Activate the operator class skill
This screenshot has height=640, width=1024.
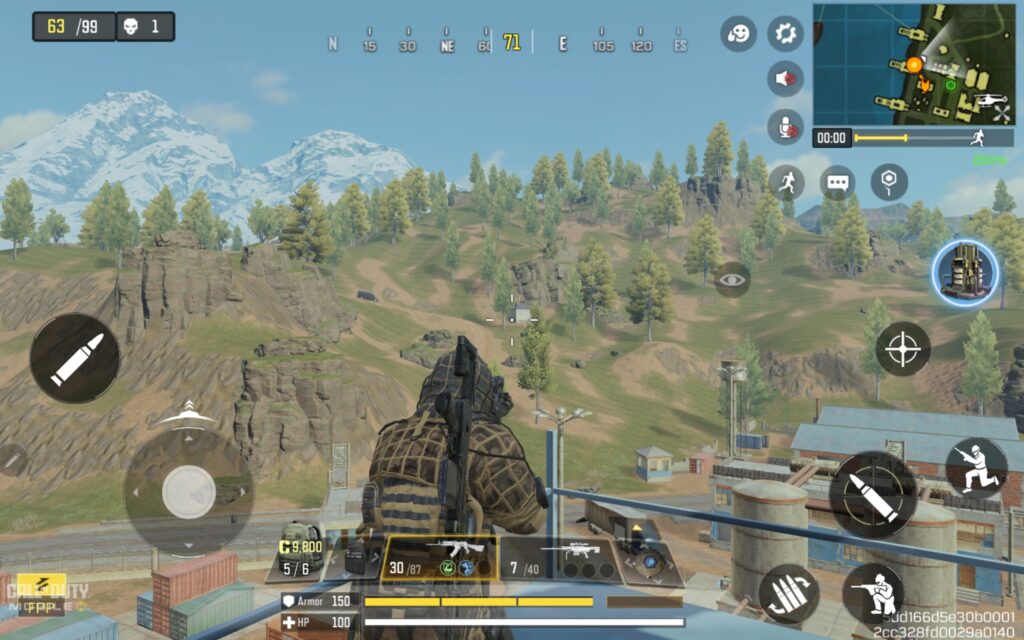[x=967, y=272]
